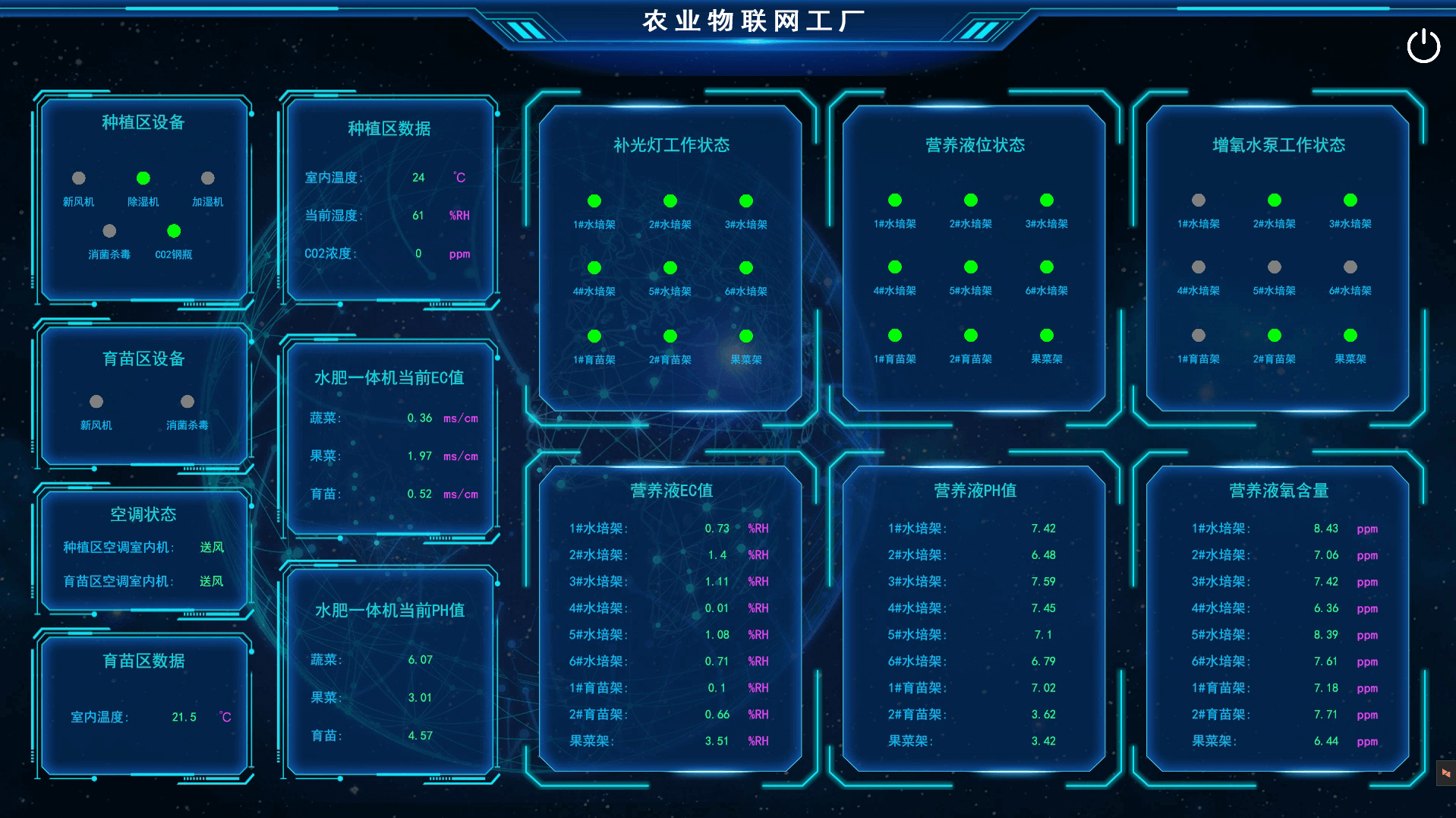Collapse the 育苗区数据 panel
This screenshot has width=1456, height=818.
tap(144, 661)
